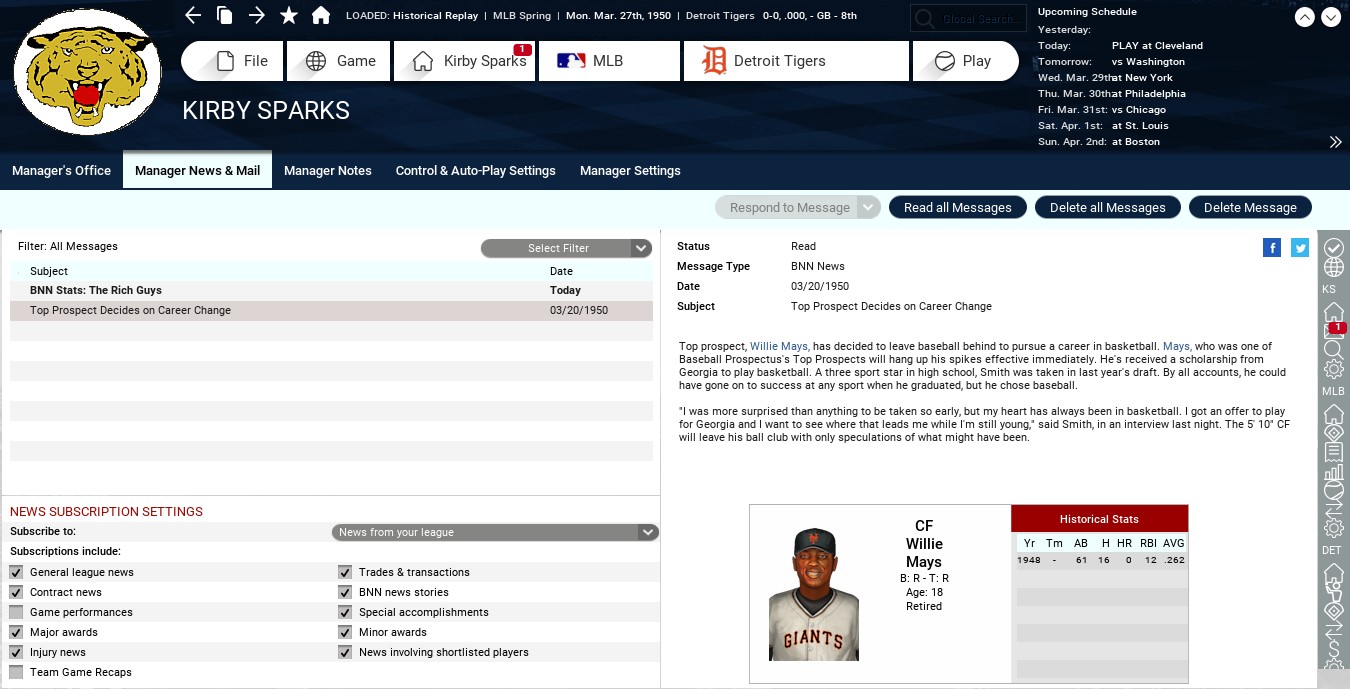Open the Play menu
1350x689 pixels.
coord(964,61)
